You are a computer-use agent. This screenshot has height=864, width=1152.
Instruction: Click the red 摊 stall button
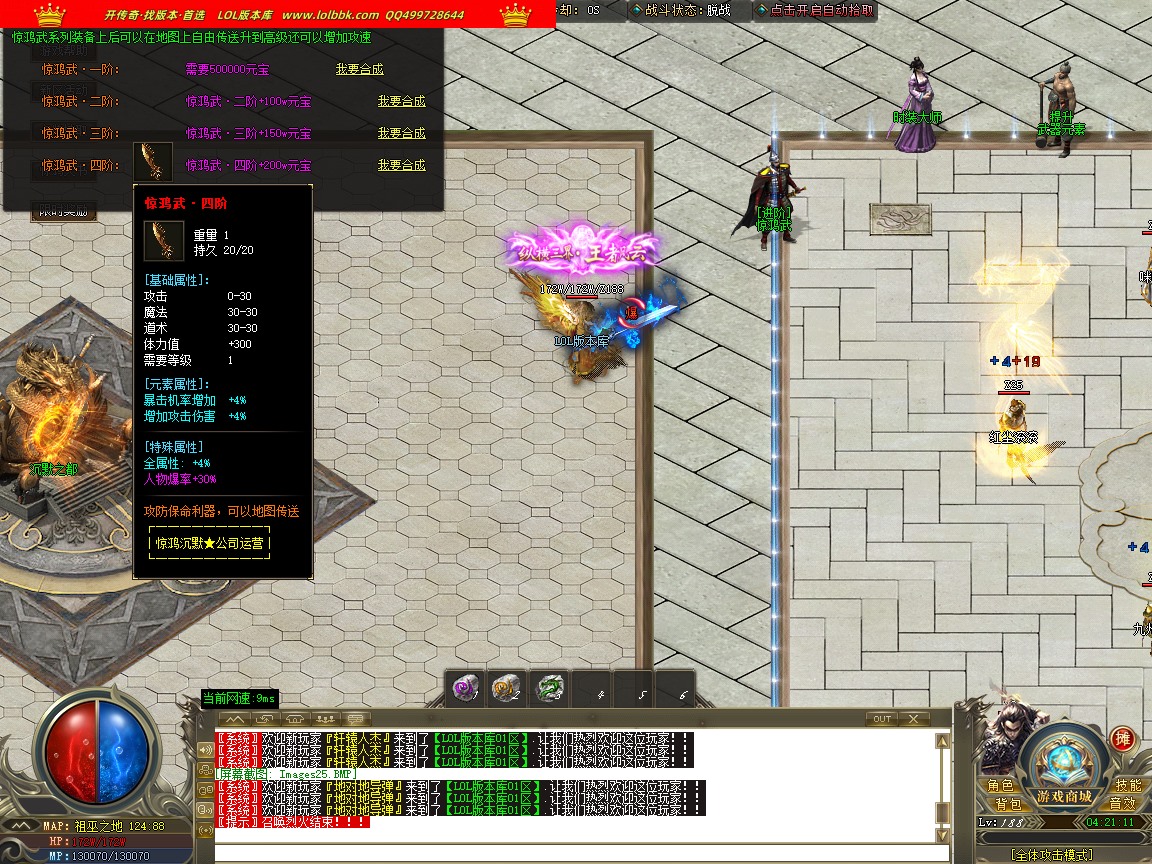point(1122,740)
